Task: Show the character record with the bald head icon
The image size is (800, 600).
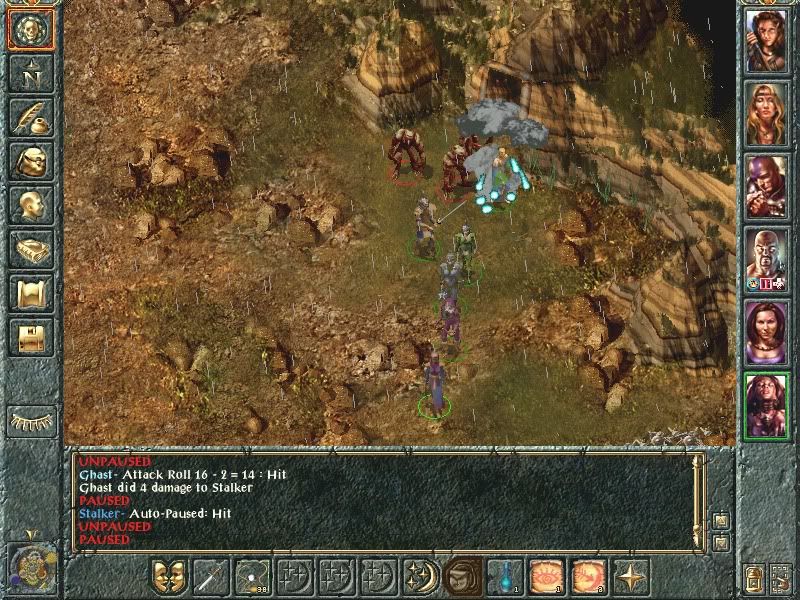Action: [x=31, y=204]
